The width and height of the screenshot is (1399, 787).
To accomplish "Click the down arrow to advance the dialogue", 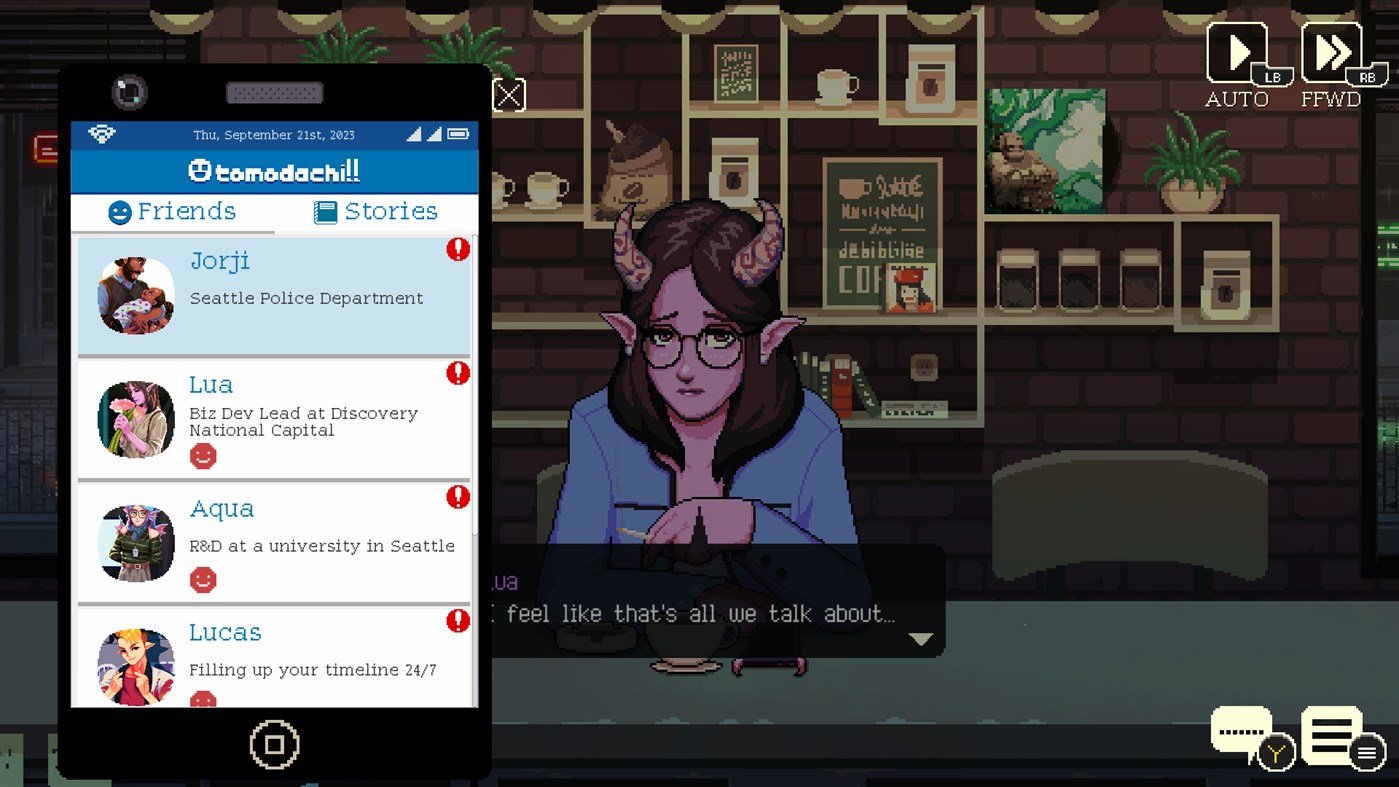I will point(920,637).
